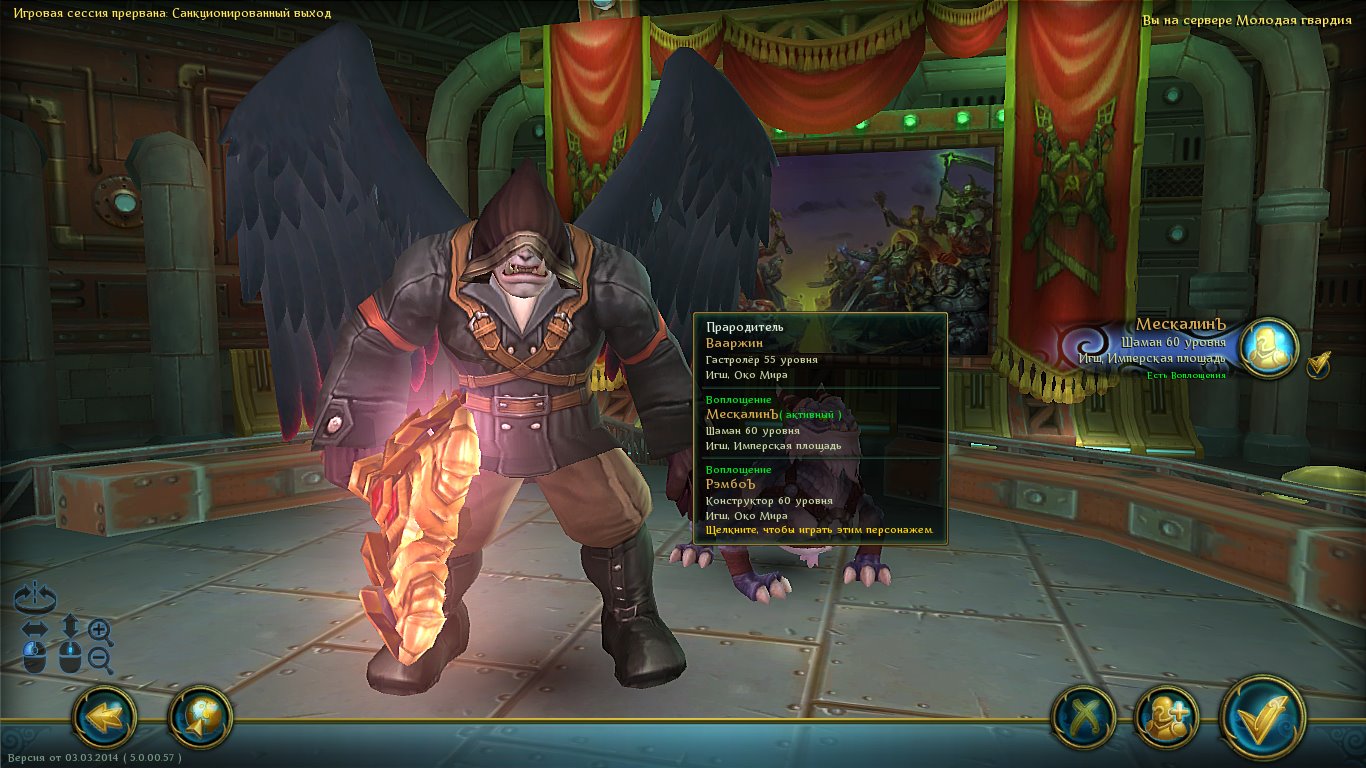Click the small checkmark icon beside МескалинЪ's portrait

(1318, 366)
